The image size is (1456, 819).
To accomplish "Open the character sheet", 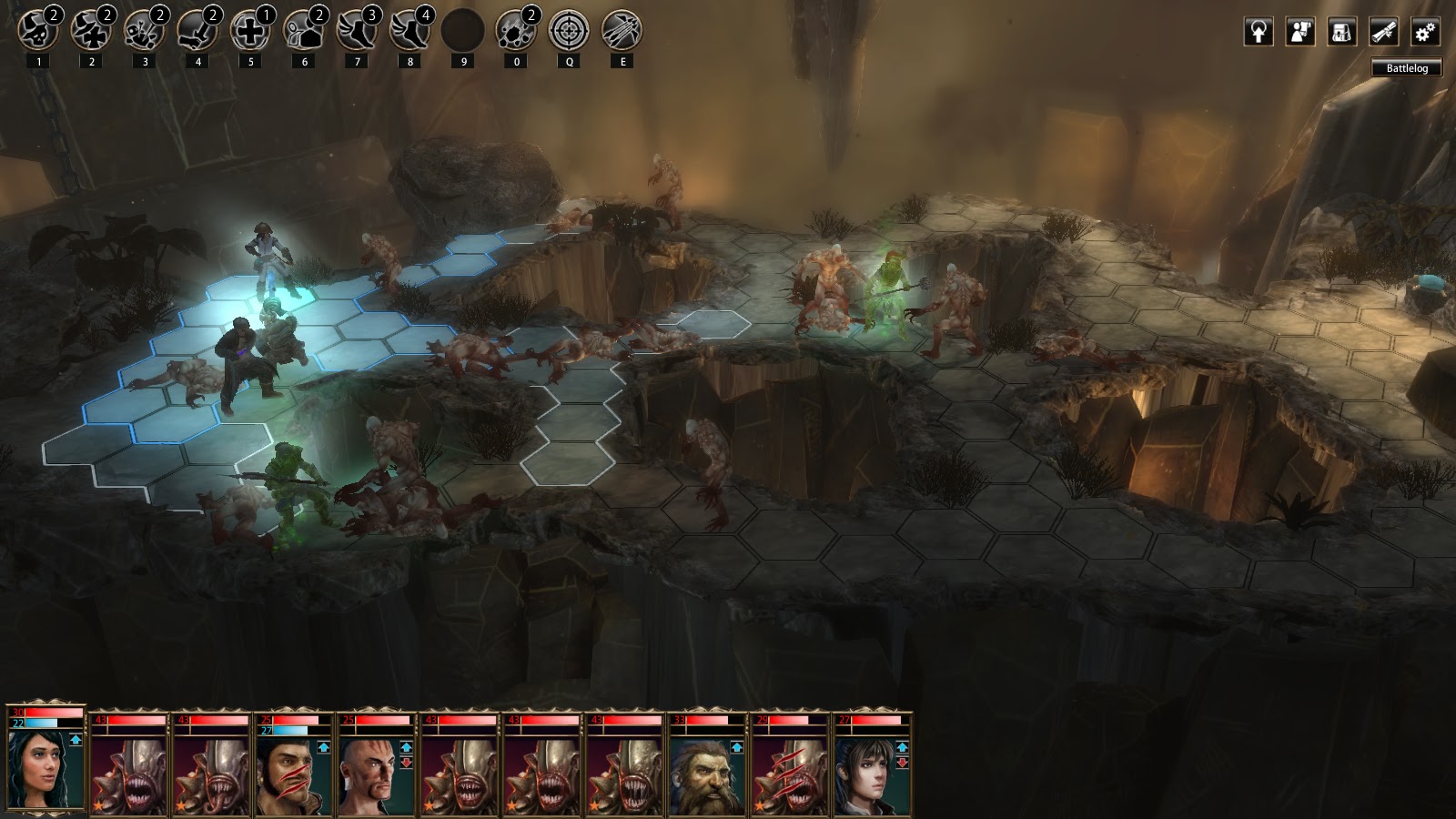I will point(1300,32).
